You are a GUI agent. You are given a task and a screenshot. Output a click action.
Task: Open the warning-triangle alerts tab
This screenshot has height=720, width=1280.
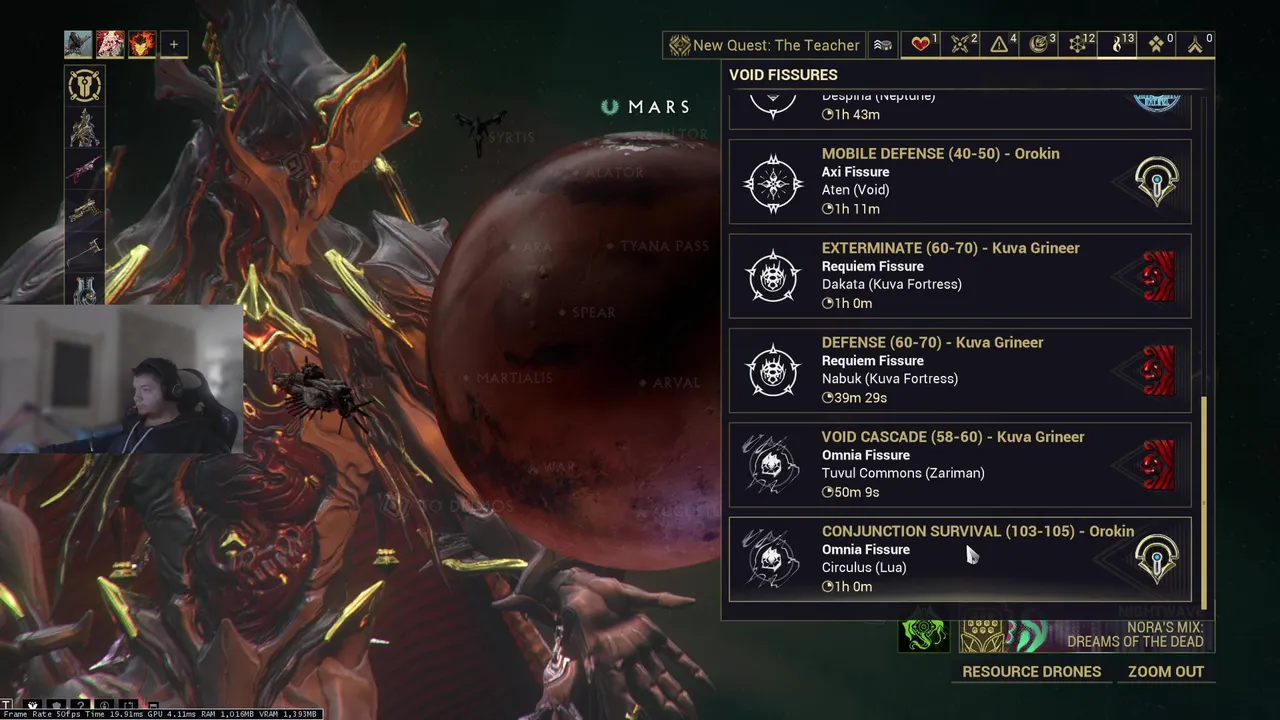(x=1002, y=44)
